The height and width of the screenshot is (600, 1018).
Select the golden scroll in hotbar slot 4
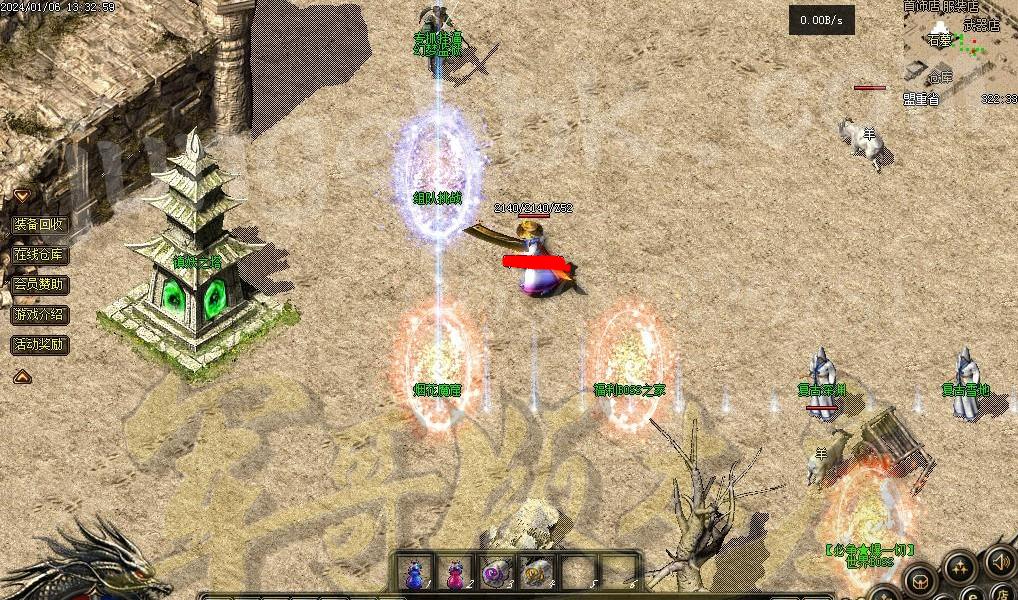(x=537, y=573)
